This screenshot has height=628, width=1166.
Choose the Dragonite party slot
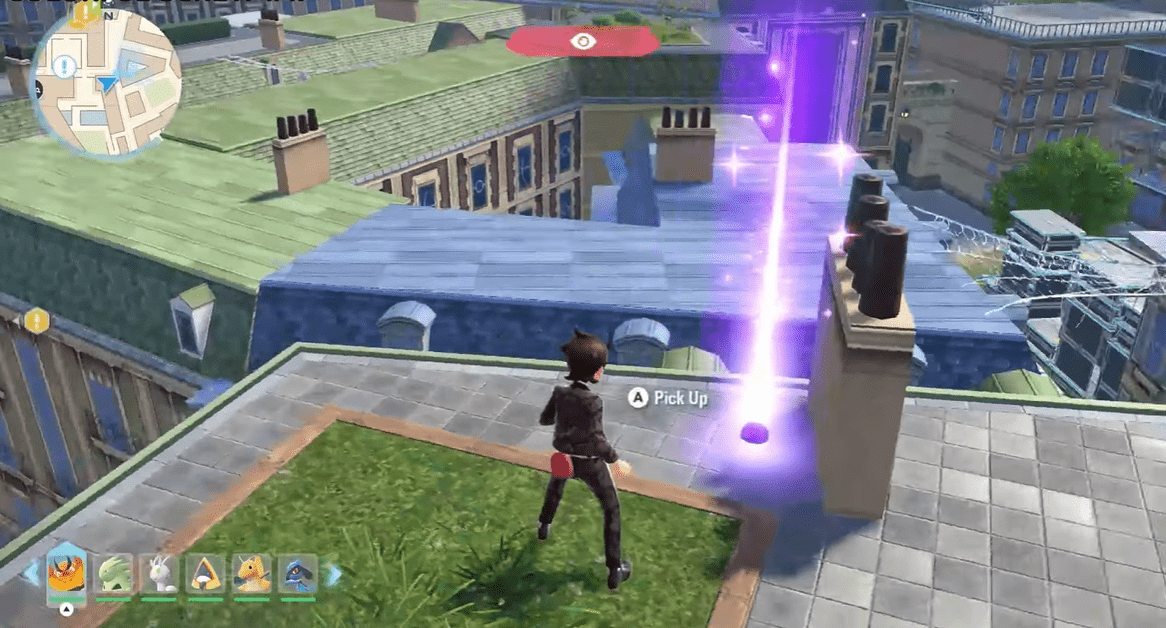click(x=252, y=574)
